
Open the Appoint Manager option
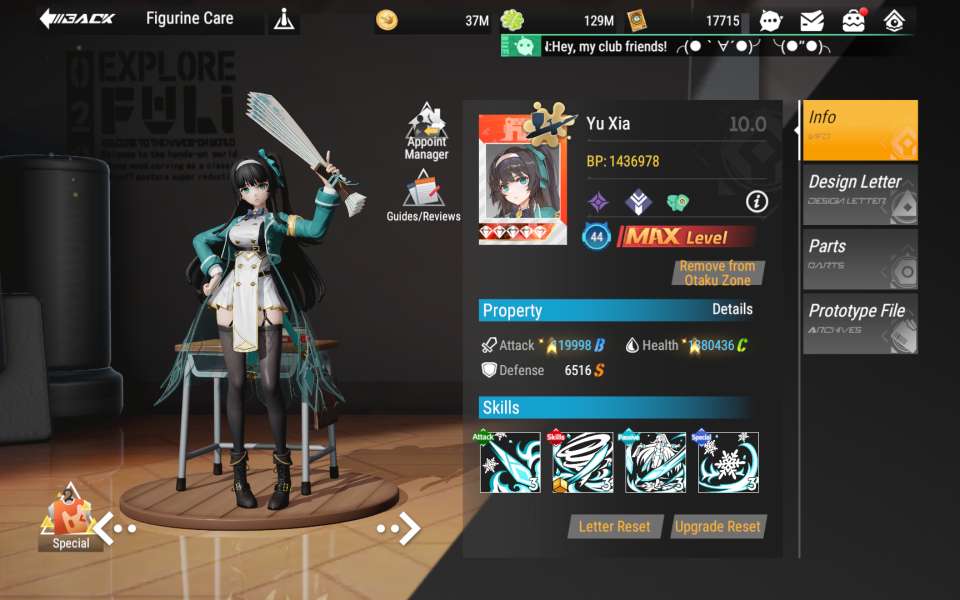click(427, 131)
